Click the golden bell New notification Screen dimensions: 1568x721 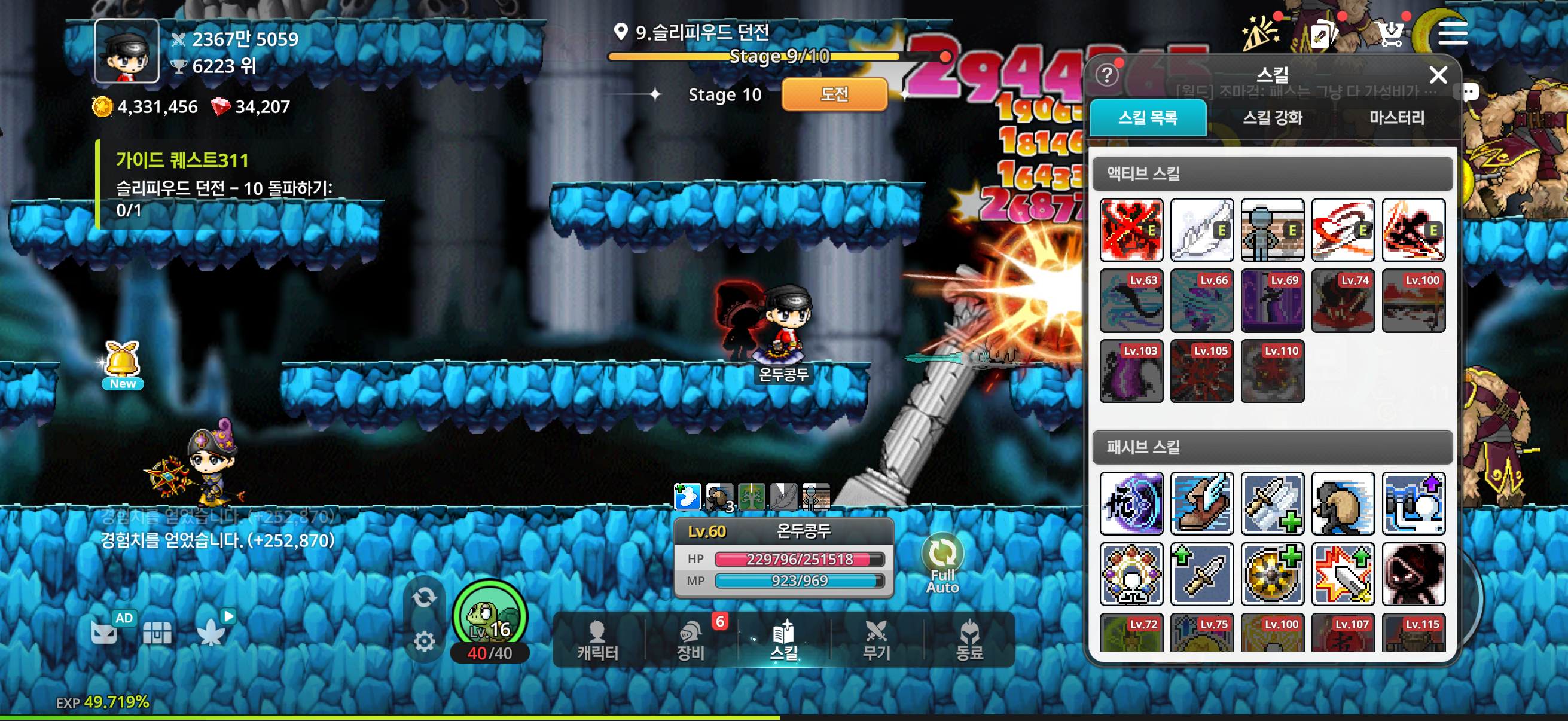click(x=123, y=364)
